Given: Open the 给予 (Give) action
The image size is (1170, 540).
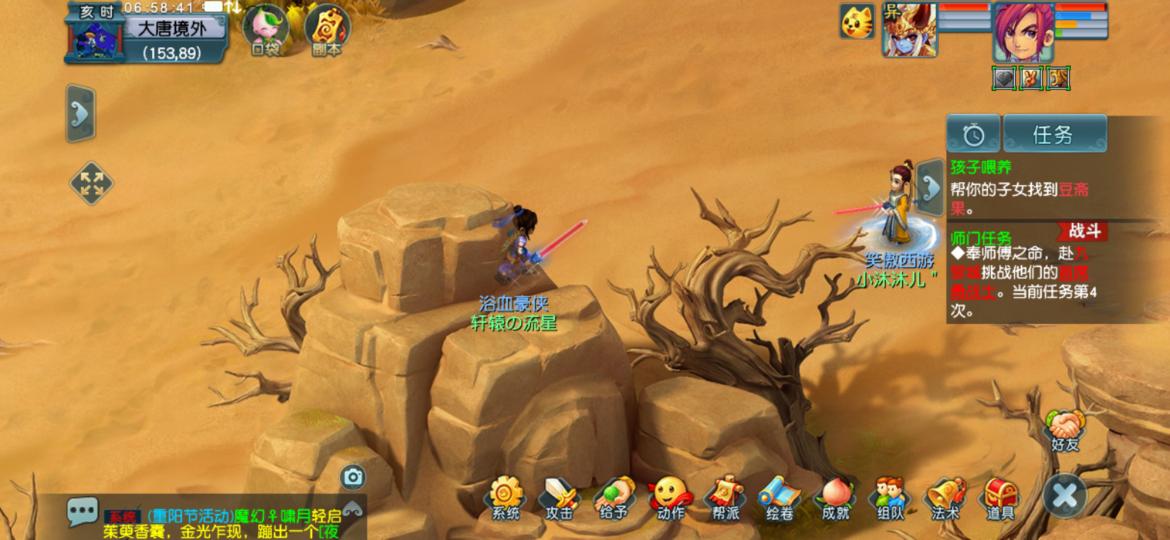Looking at the screenshot, I should click(x=614, y=497).
